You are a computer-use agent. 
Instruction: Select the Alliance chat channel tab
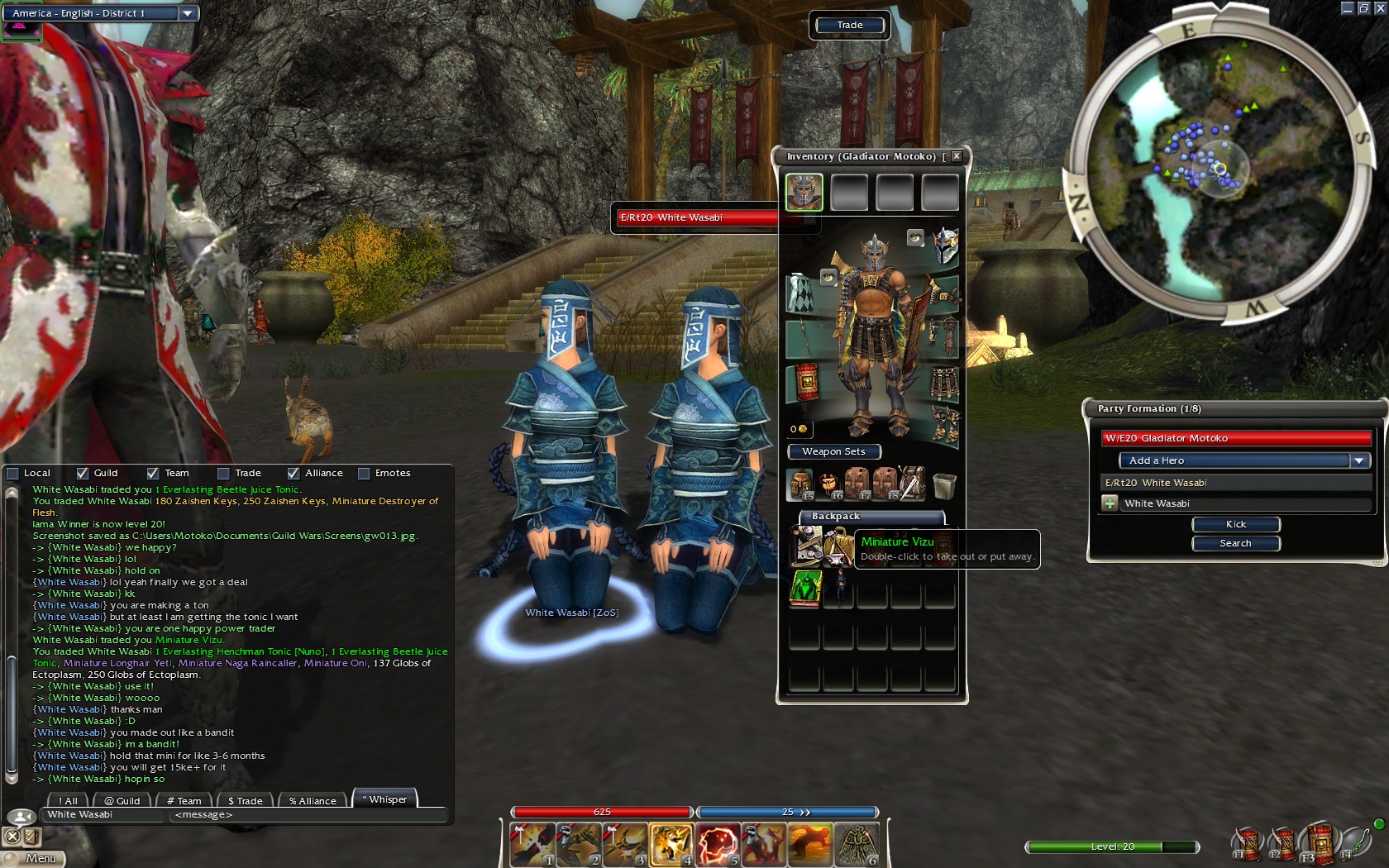(313, 801)
